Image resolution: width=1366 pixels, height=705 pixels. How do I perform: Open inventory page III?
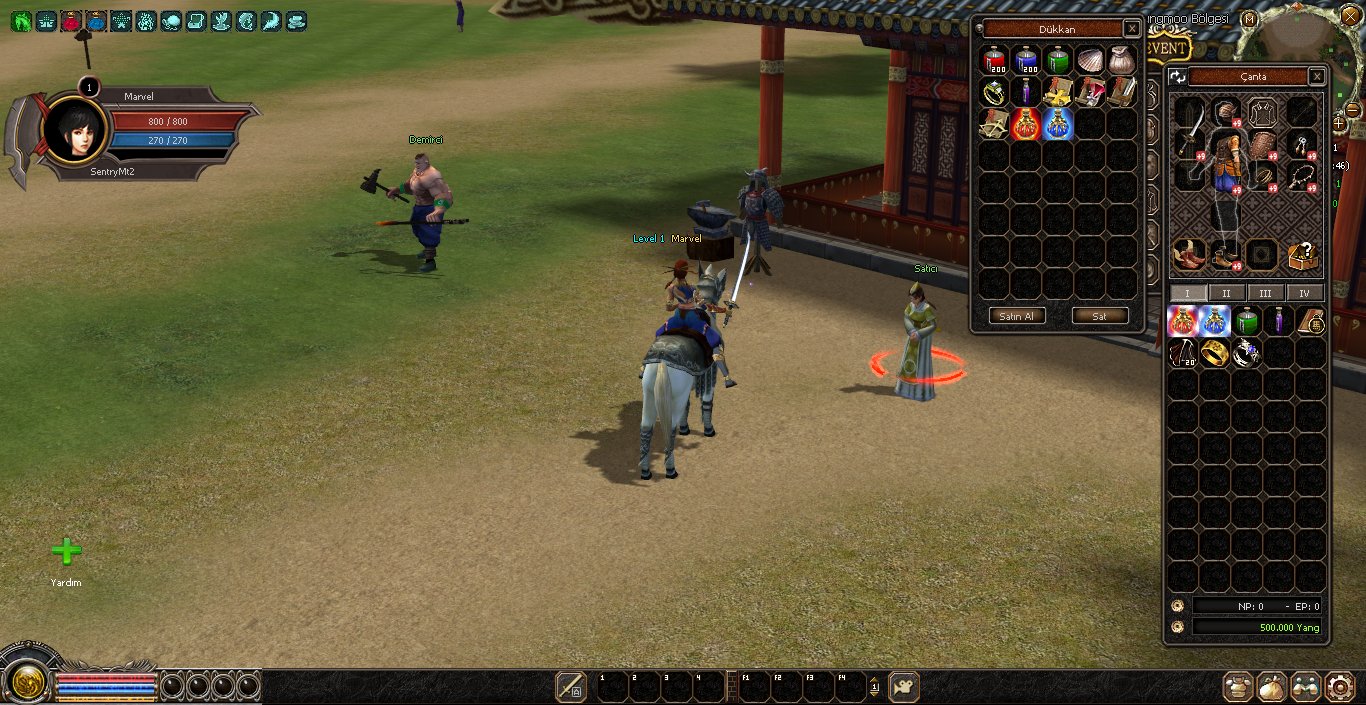[x=1265, y=293]
